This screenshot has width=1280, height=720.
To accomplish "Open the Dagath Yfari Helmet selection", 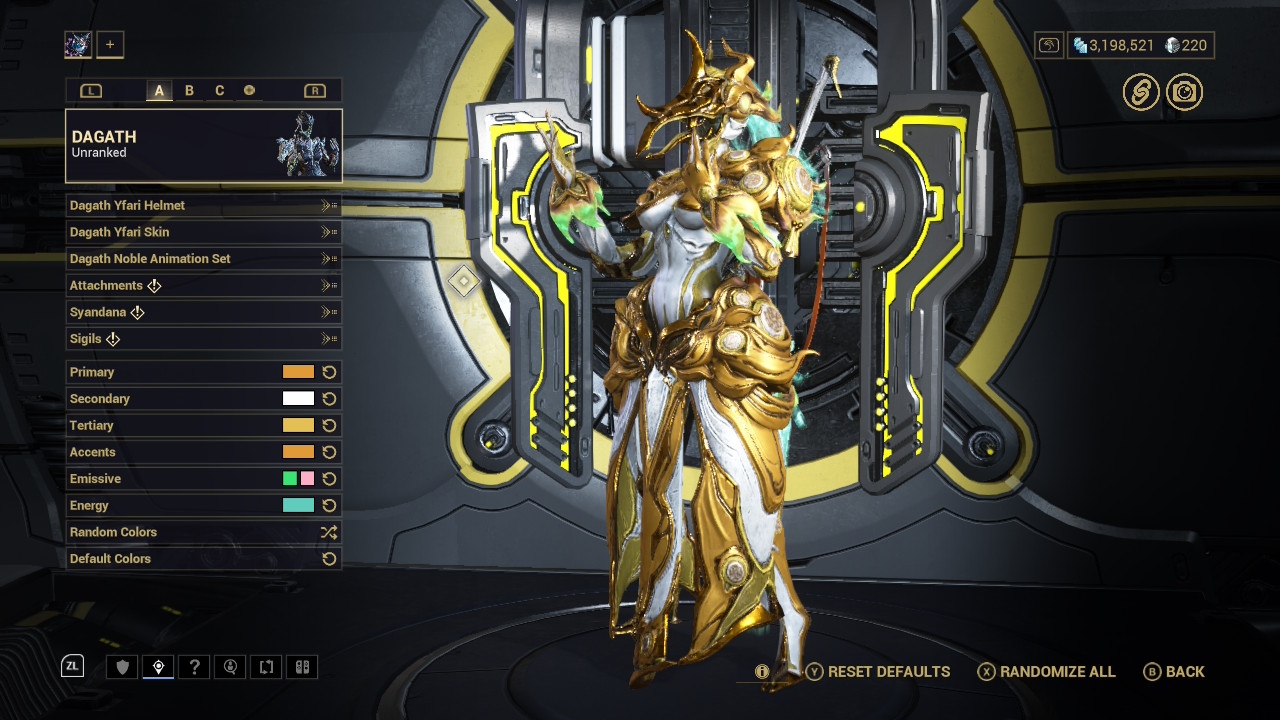I will tap(203, 205).
